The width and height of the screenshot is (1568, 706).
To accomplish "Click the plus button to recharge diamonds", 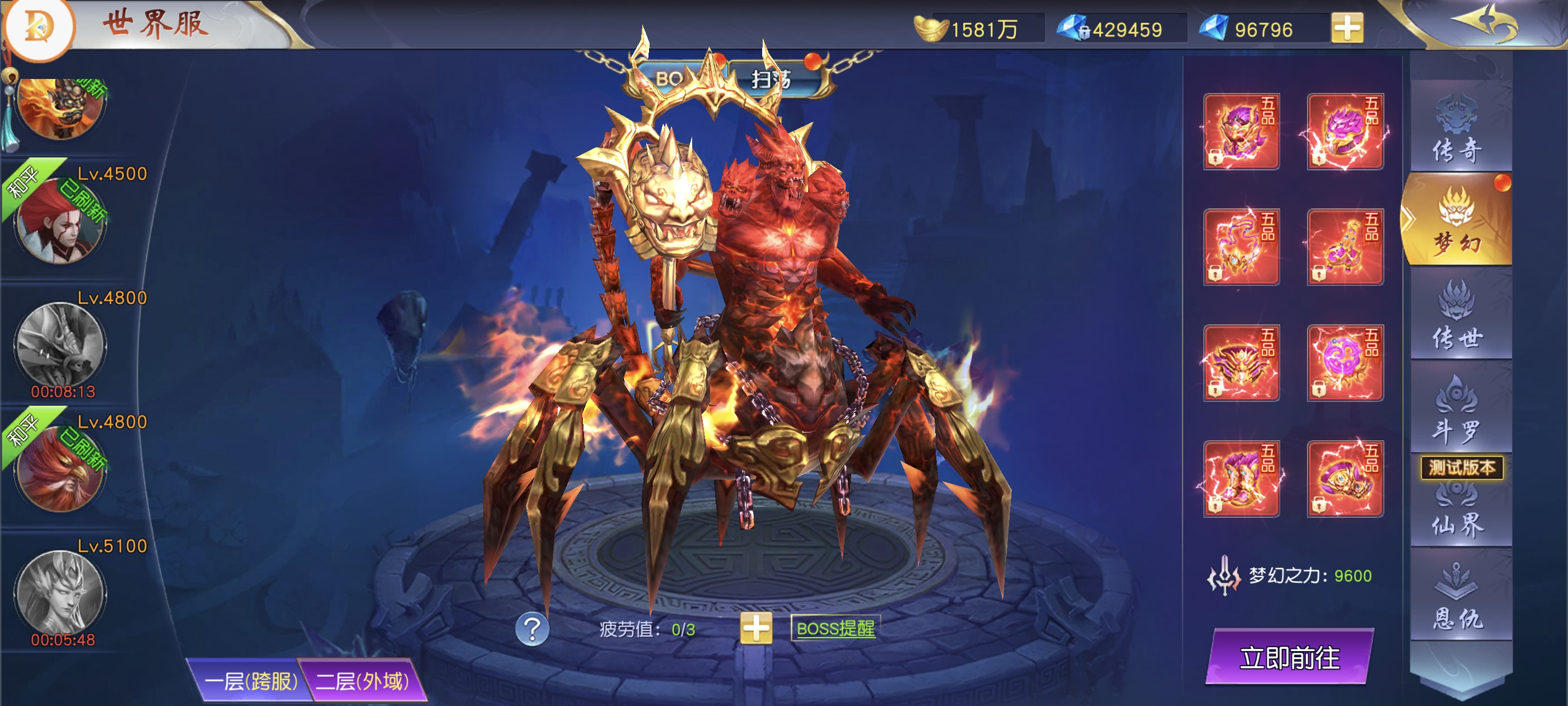I will (1346, 28).
